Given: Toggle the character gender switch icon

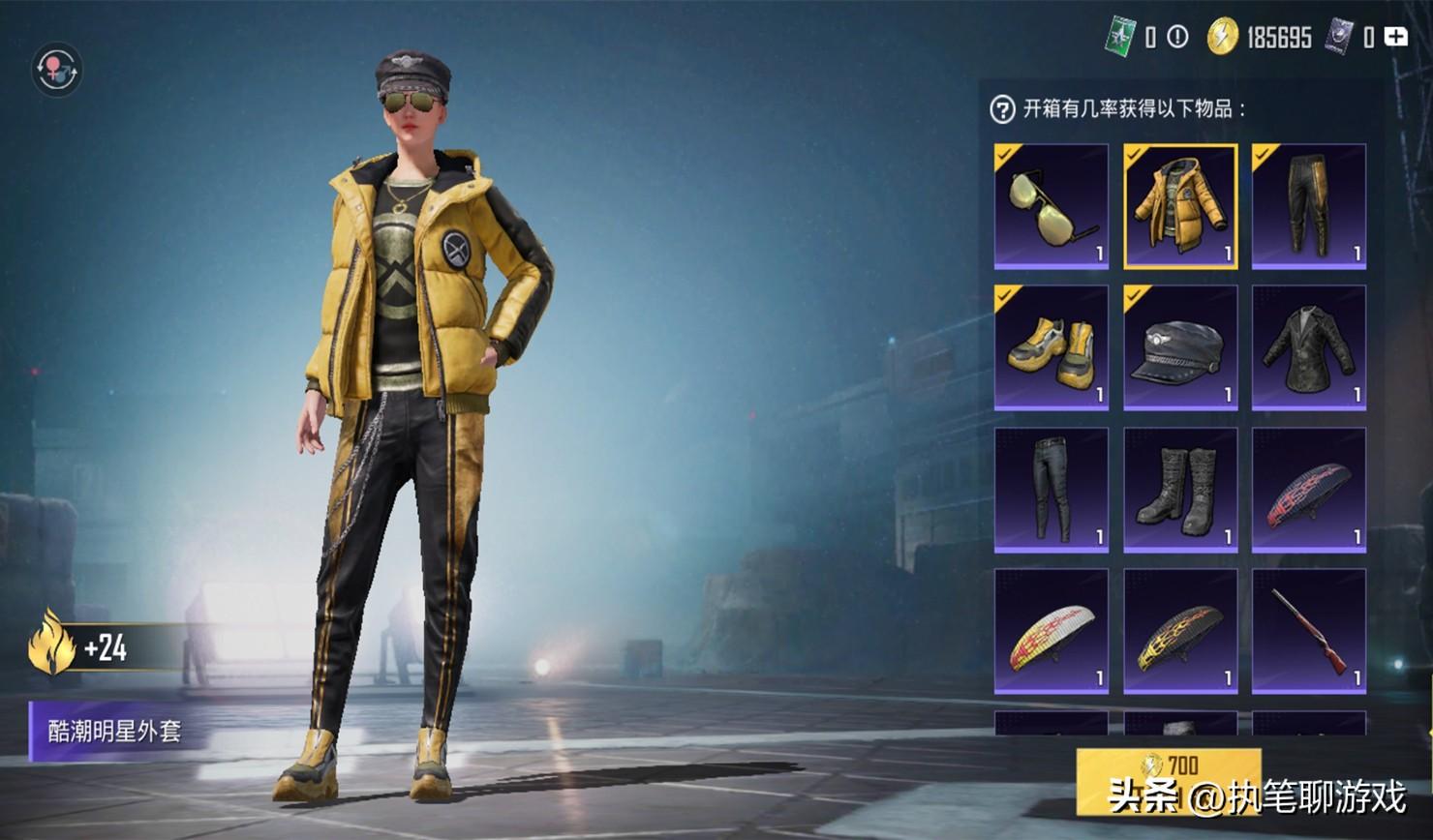Looking at the screenshot, I should pyautogui.click(x=57, y=70).
